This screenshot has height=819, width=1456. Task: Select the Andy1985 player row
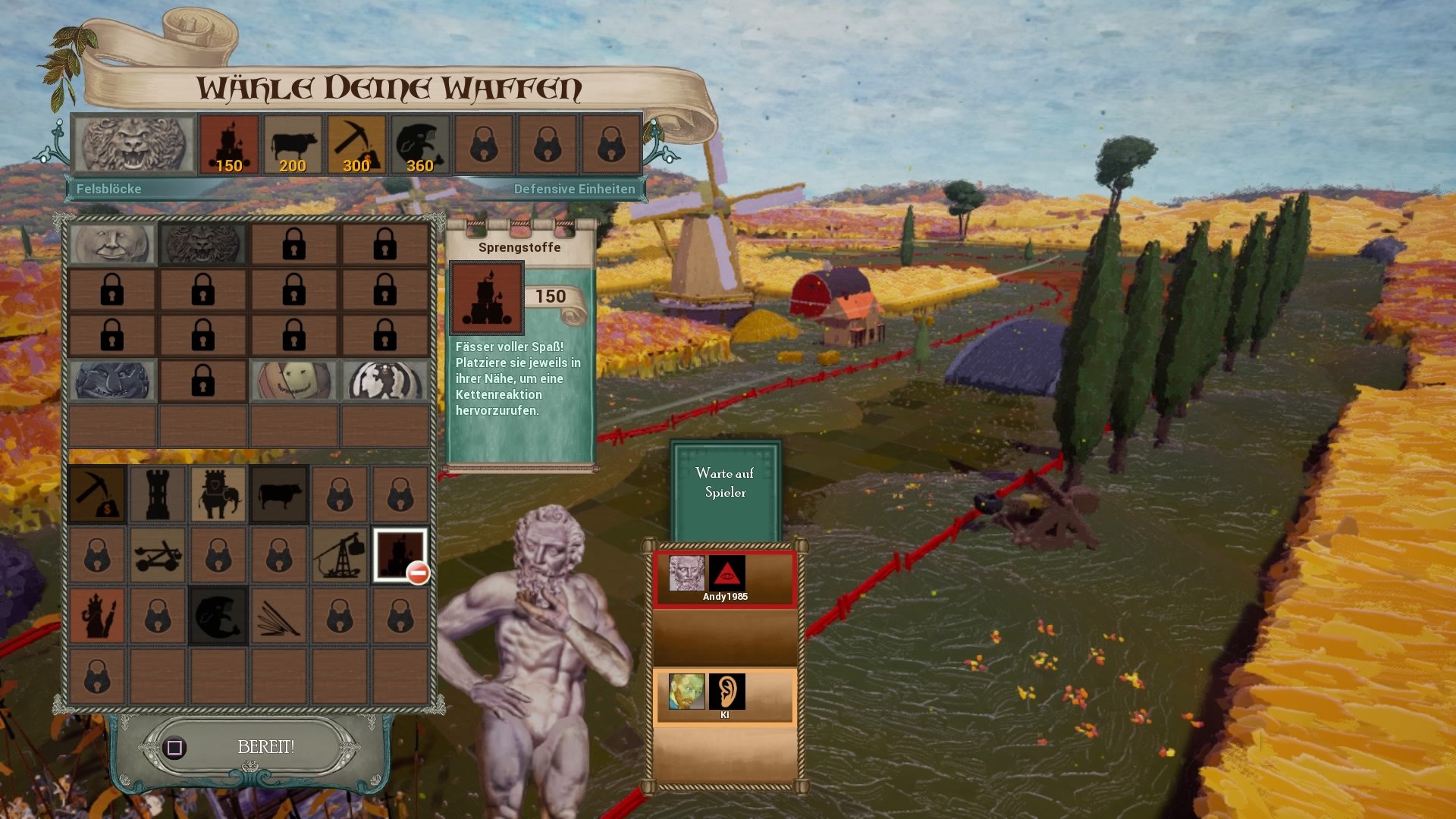(x=725, y=579)
